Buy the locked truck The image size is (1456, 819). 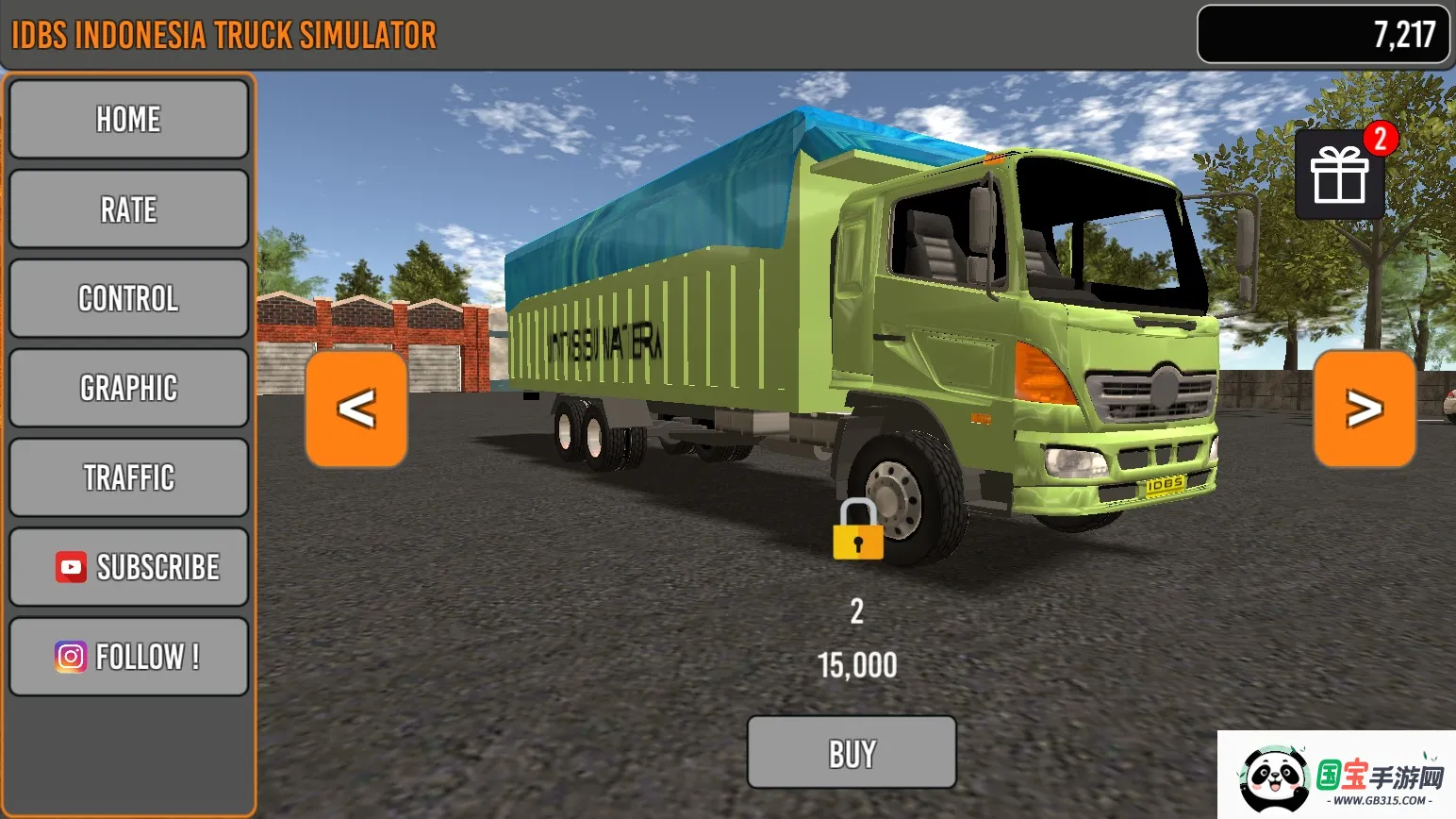[852, 753]
